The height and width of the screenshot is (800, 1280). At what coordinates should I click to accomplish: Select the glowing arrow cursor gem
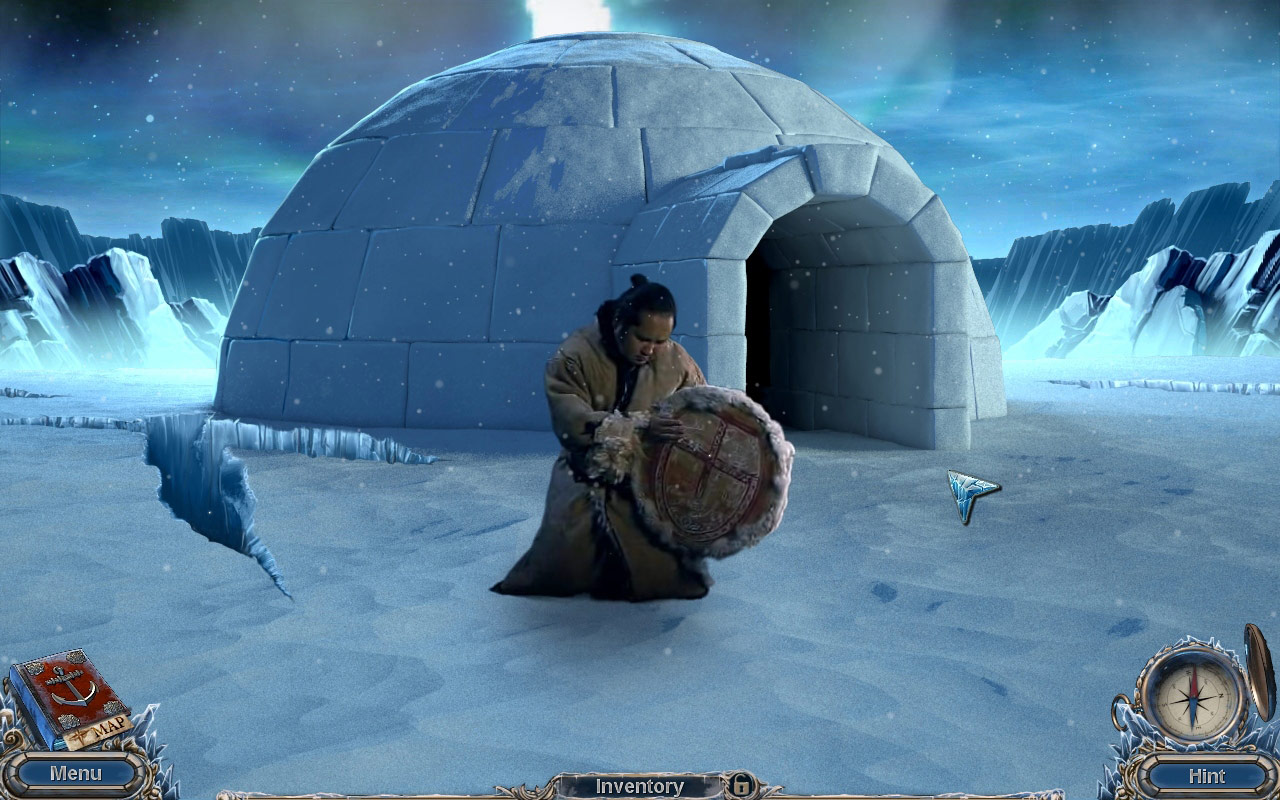click(x=965, y=492)
